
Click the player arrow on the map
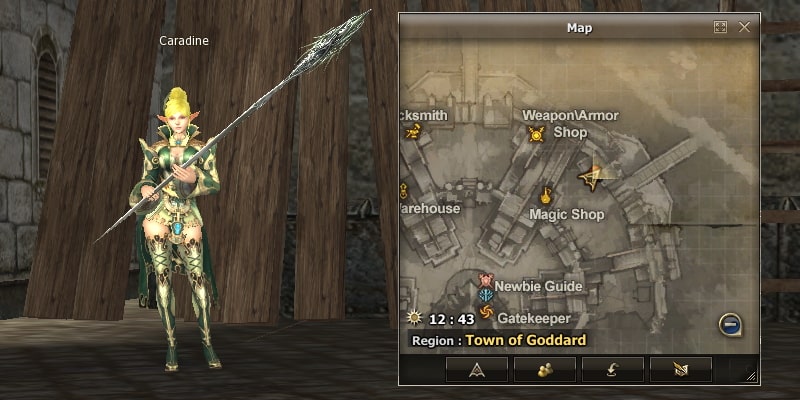(x=591, y=177)
